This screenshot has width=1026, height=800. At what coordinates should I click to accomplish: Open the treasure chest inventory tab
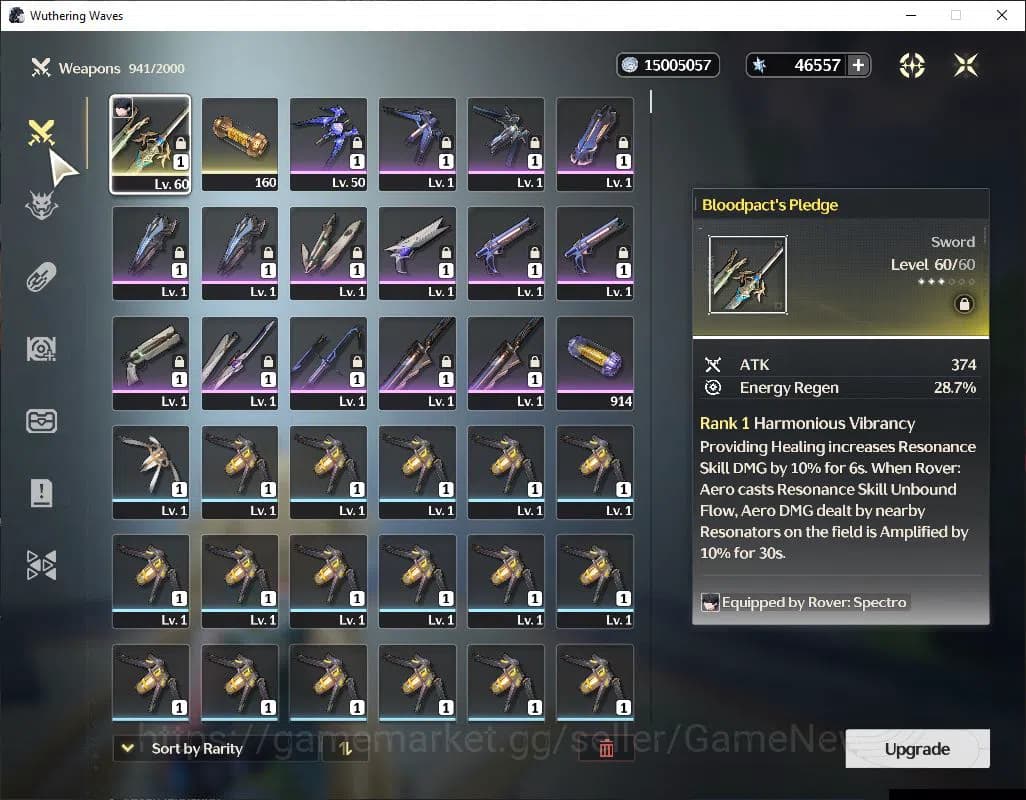point(41,420)
